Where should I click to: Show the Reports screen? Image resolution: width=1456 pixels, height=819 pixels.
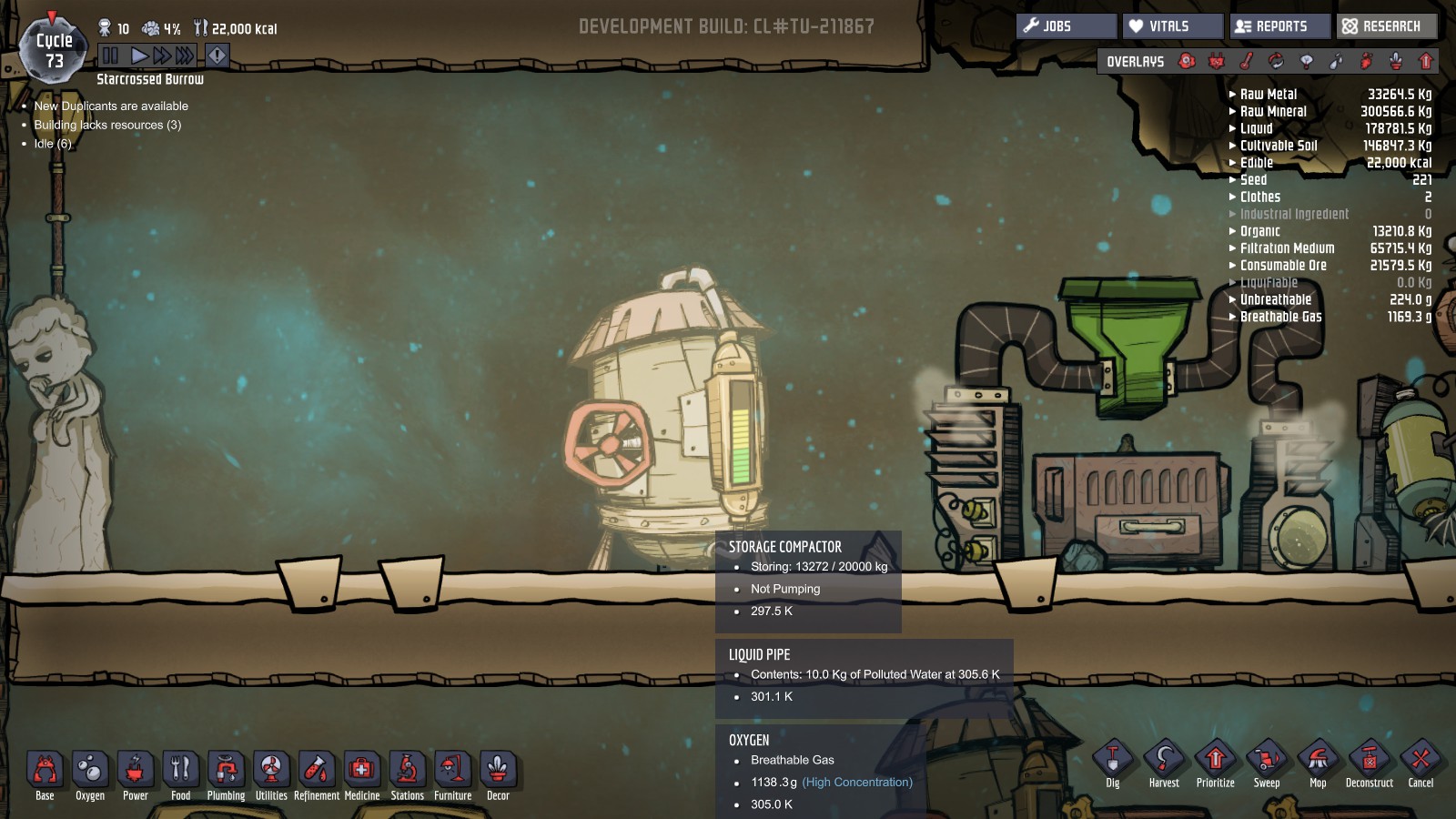pyautogui.click(x=1279, y=26)
